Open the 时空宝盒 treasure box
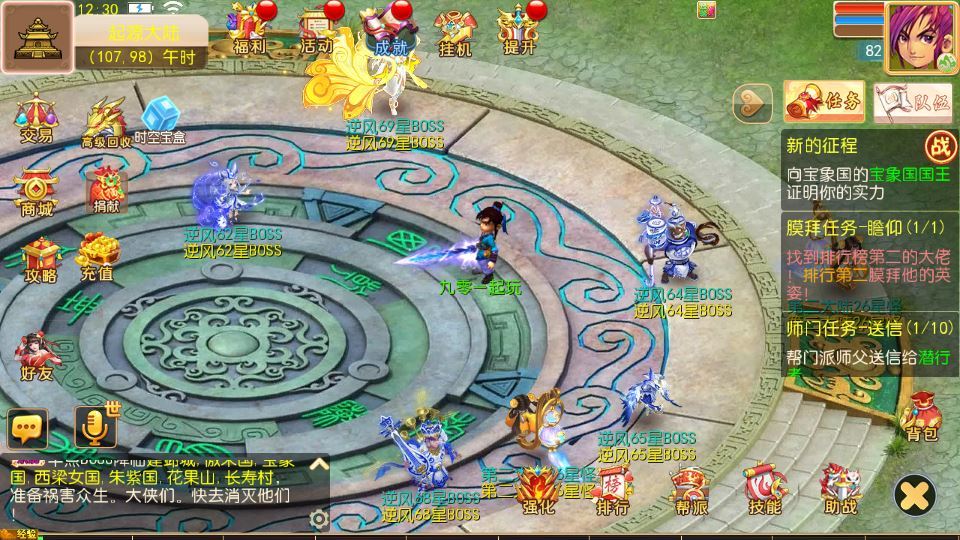This screenshot has width=960, height=540. 160,120
